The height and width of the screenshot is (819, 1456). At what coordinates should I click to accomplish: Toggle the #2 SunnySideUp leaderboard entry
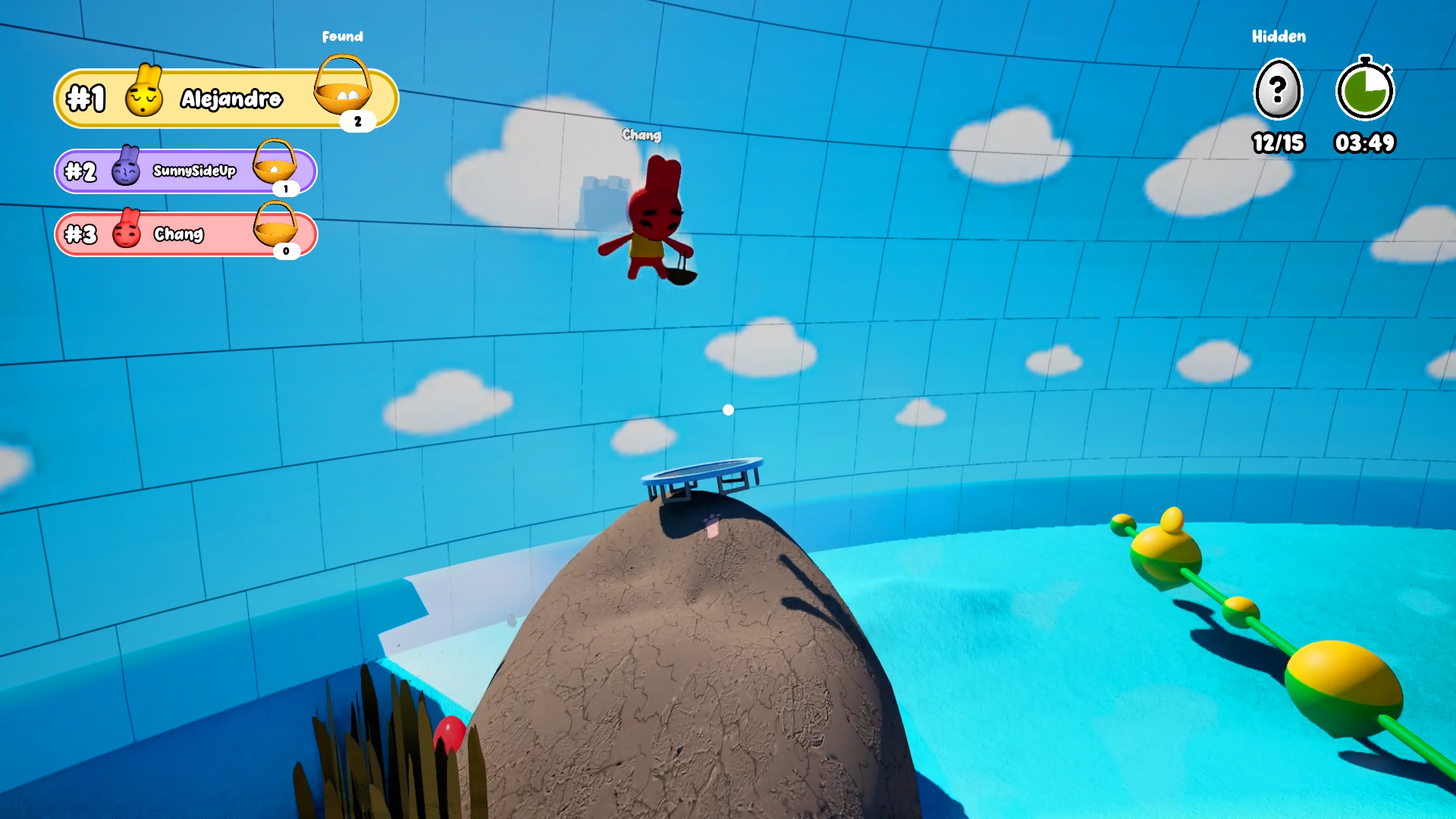(186, 171)
